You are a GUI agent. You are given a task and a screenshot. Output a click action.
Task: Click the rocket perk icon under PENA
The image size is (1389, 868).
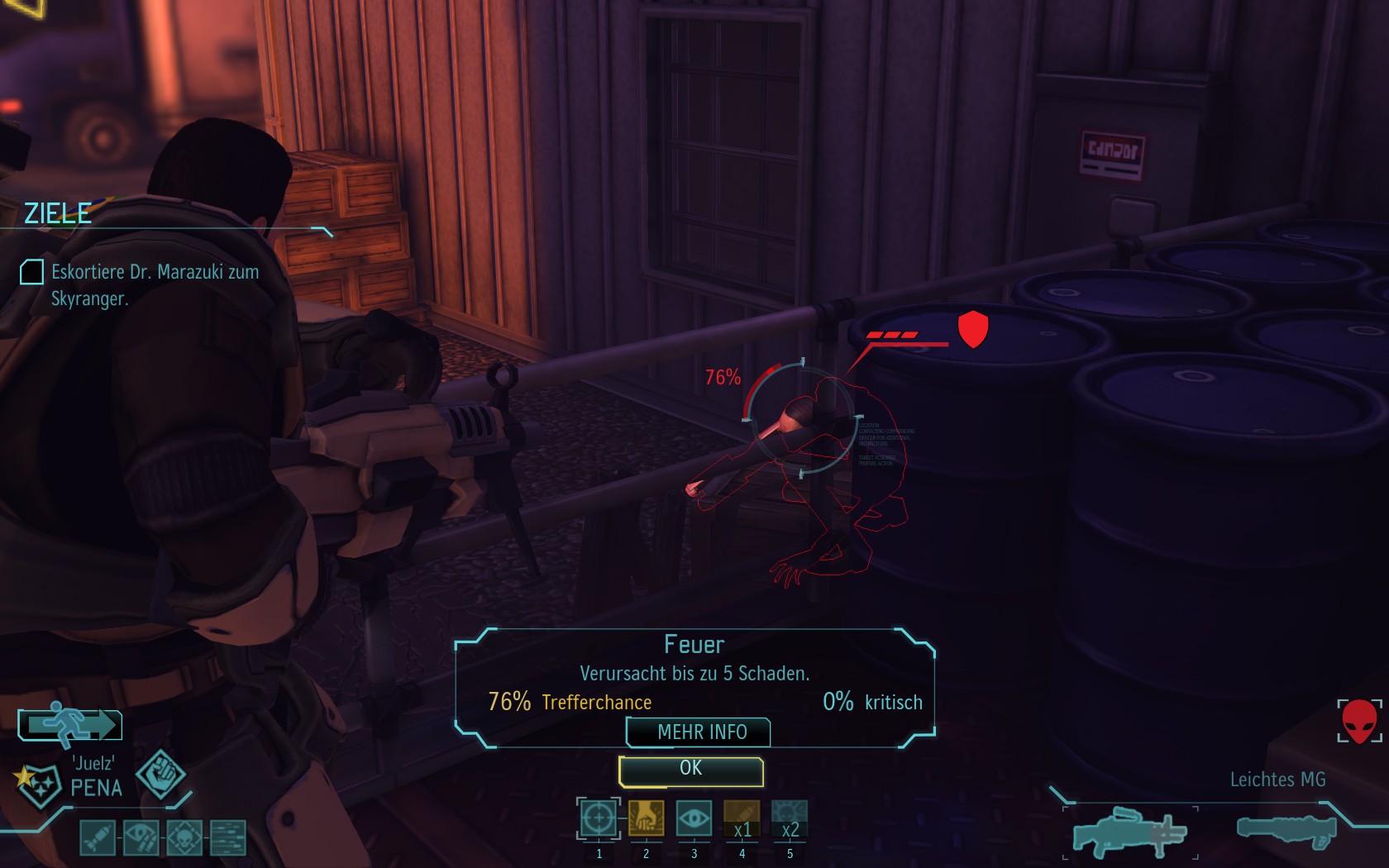98,837
